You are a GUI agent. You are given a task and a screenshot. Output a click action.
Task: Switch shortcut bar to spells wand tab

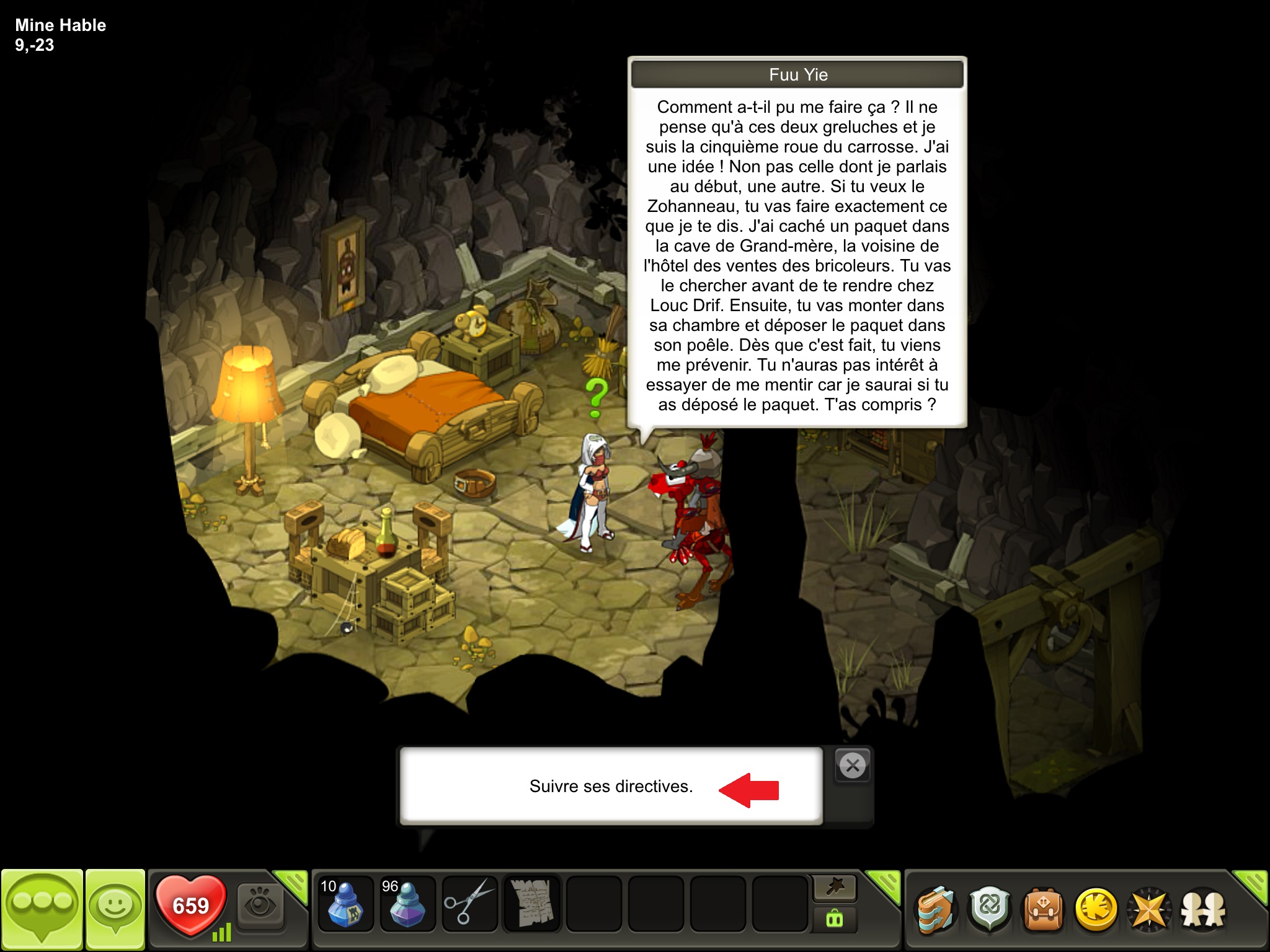pos(835,888)
